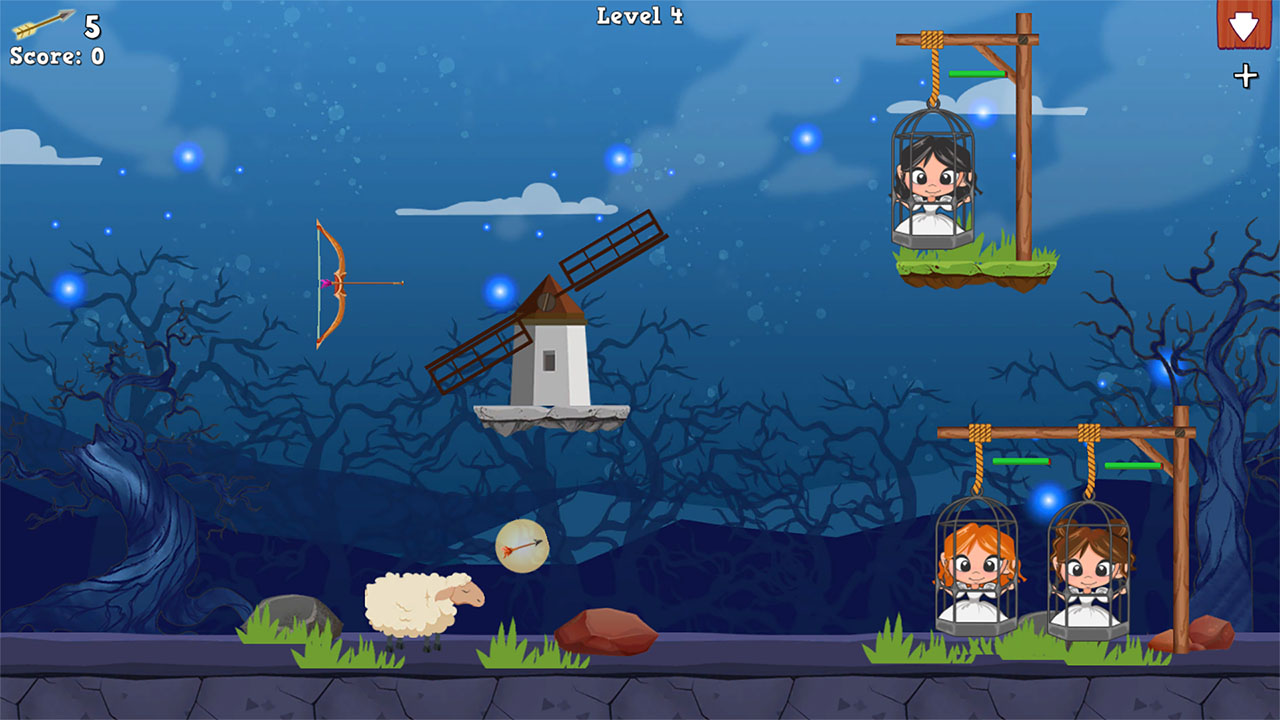Click the moon with the embedded arrow

523,548
